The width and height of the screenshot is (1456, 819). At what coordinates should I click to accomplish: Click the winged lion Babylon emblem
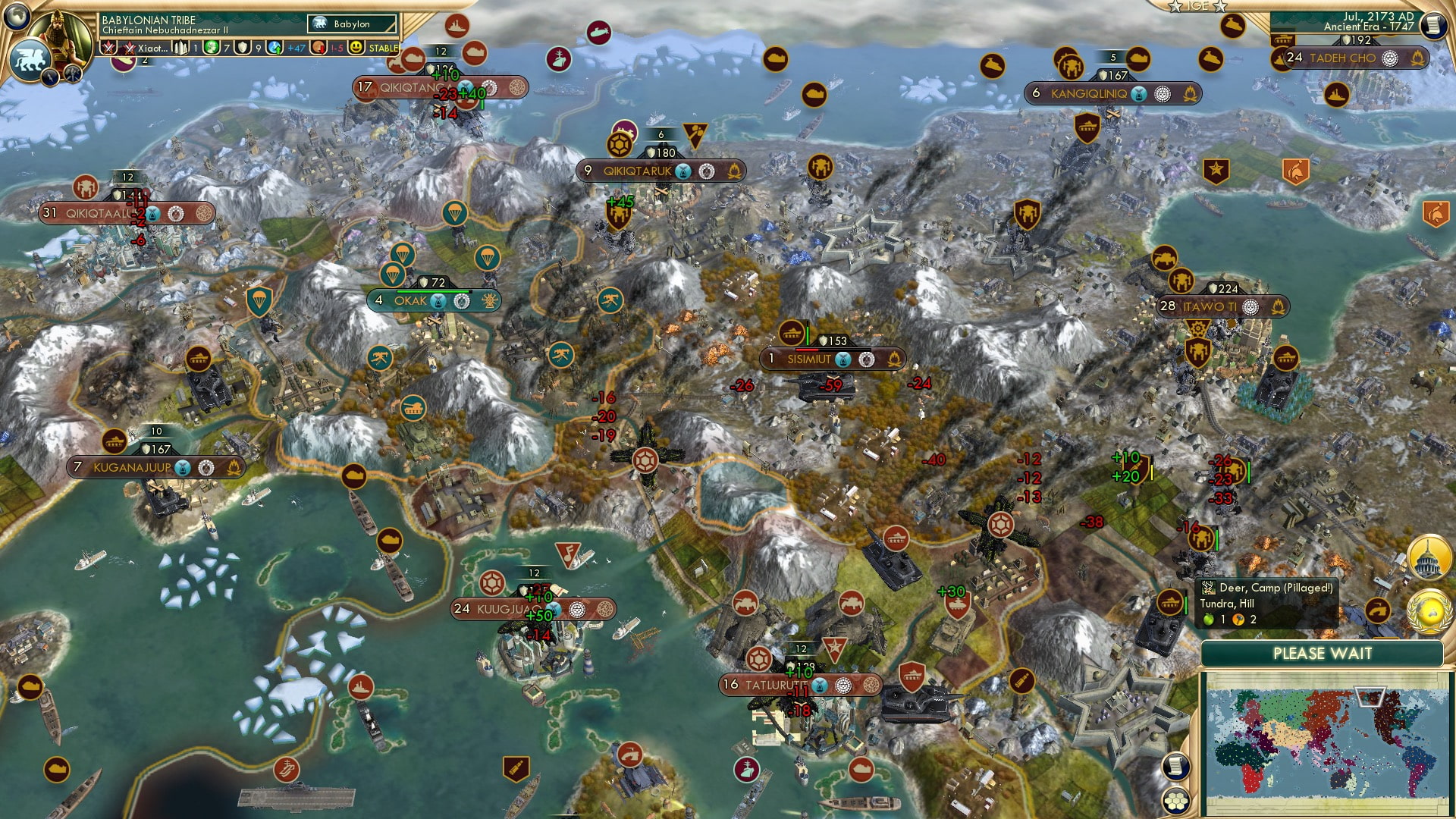(30, 61)
